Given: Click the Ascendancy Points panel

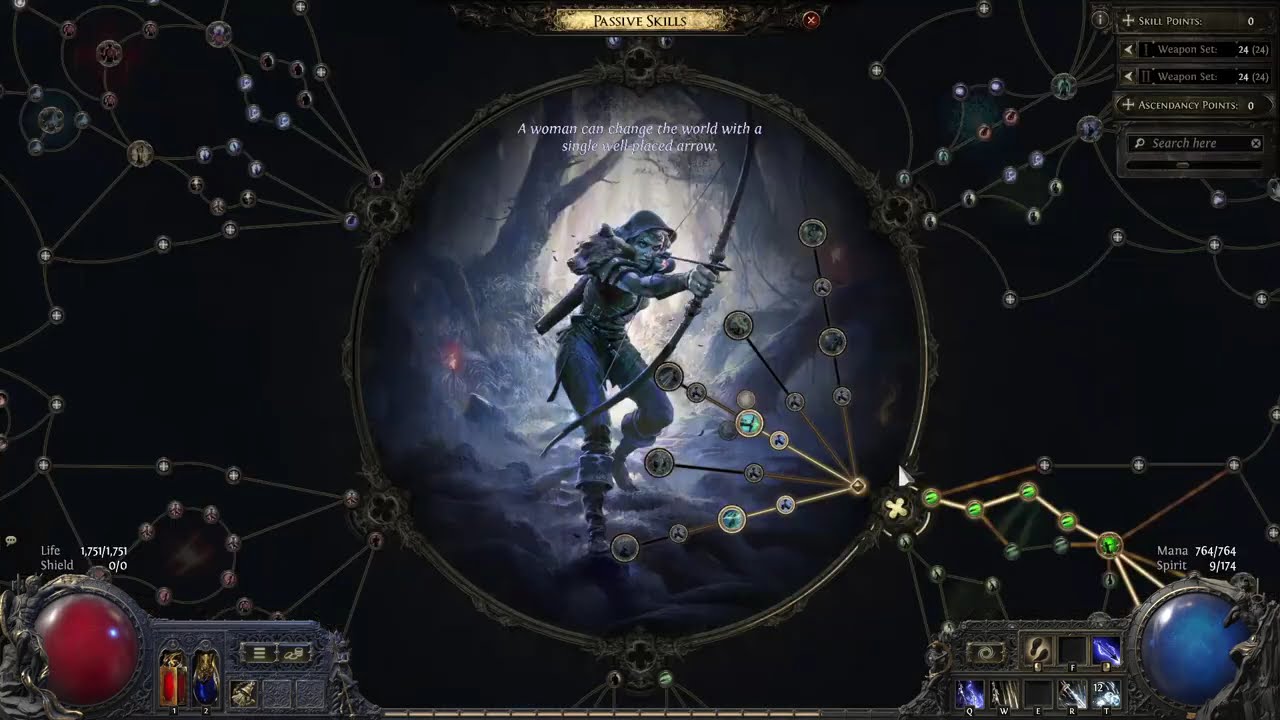Looking at the screenshot, I should click(1190, 104).
